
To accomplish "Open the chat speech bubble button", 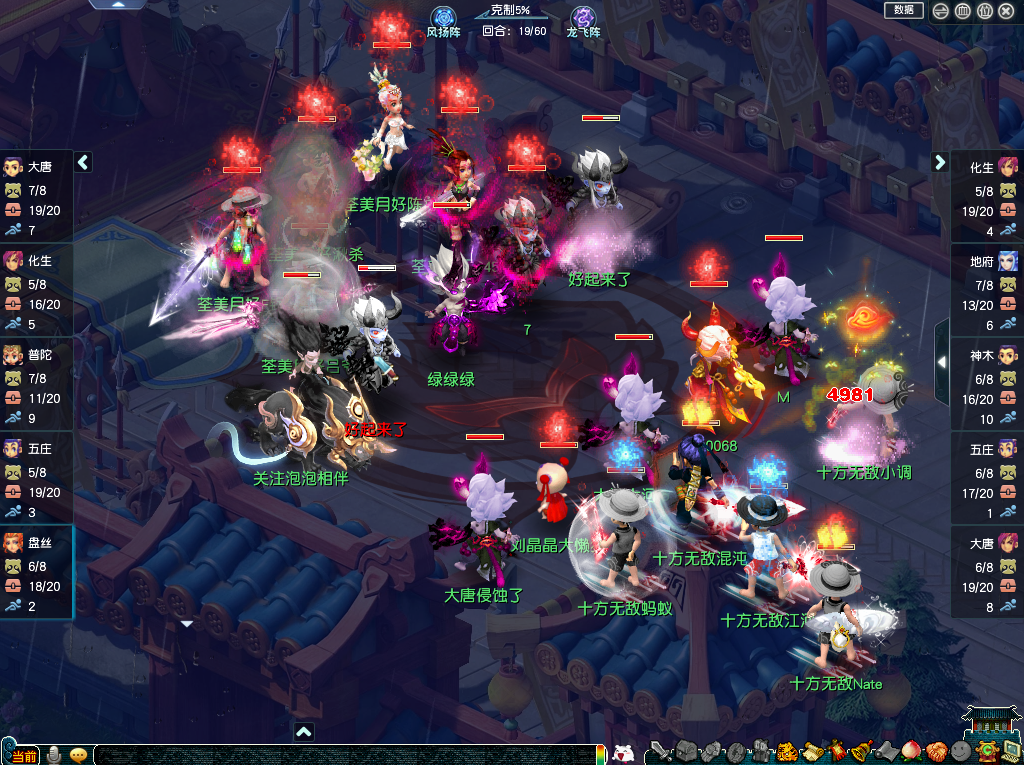I will (78, 755).
